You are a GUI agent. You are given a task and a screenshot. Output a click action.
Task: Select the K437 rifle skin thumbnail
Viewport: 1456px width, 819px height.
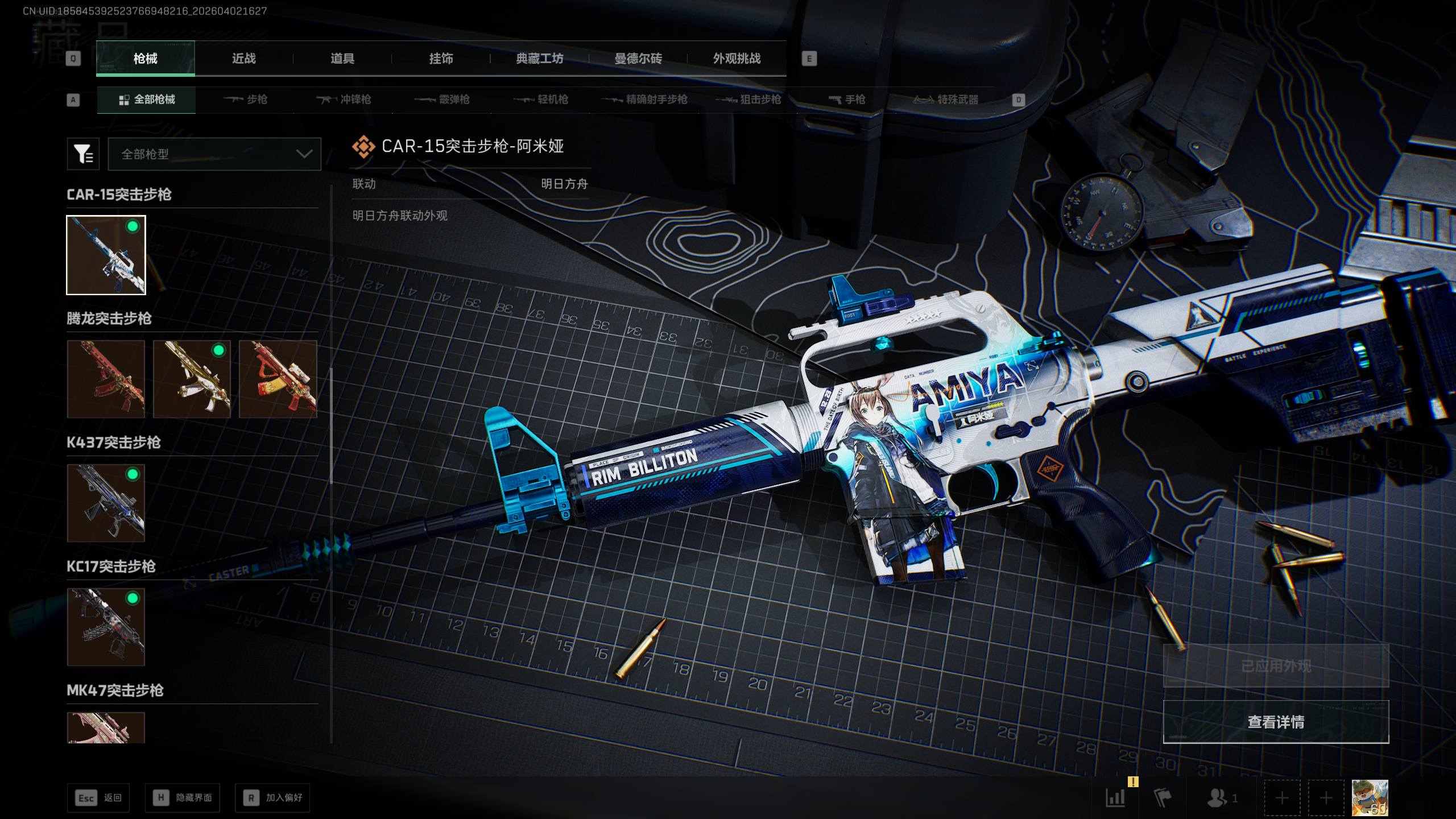click(106, 503)
